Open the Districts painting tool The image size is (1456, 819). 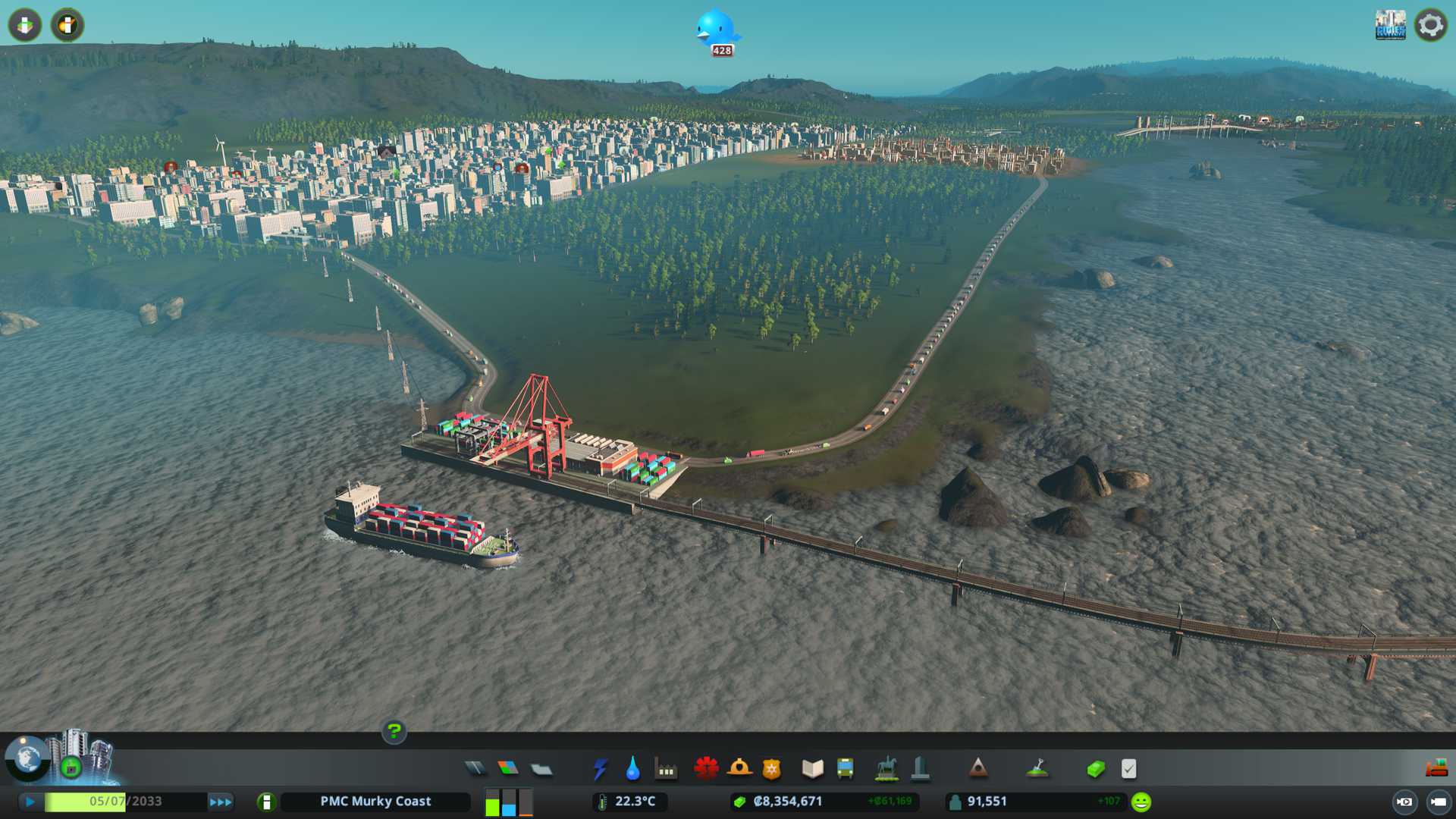pyautogui.click(x=541, y=770)
